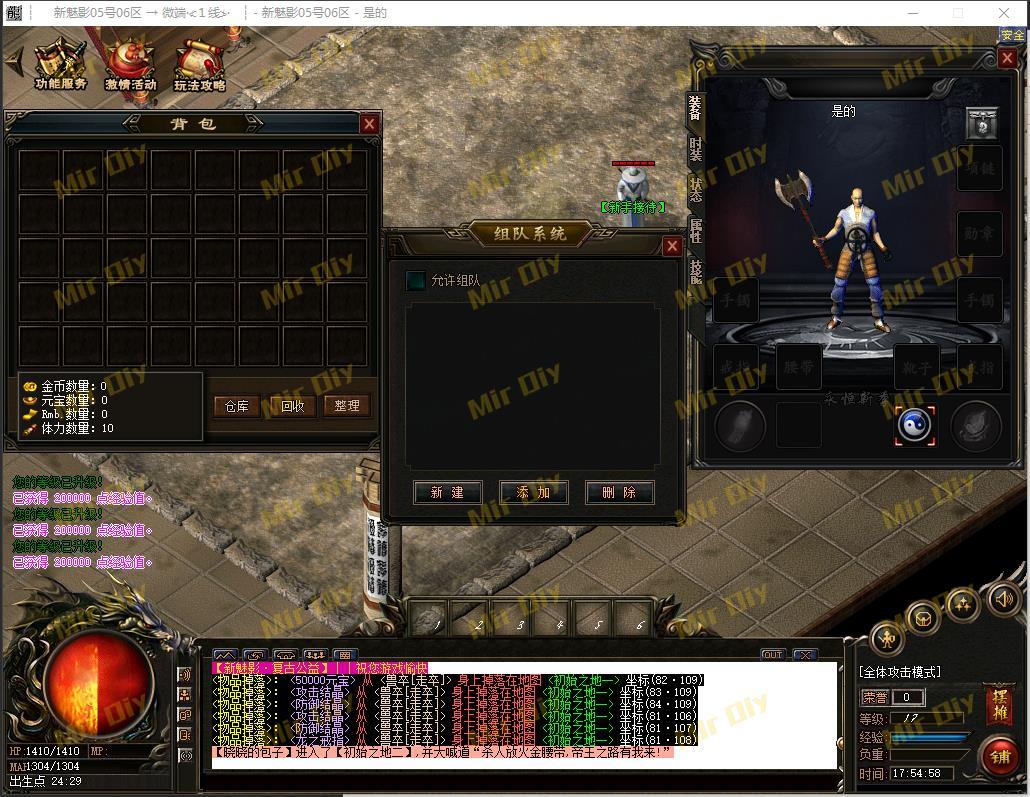1030x797 pixels.
Task: Open the 功能服务 menu
Action: pyautogui.click(x=60, y=65)
